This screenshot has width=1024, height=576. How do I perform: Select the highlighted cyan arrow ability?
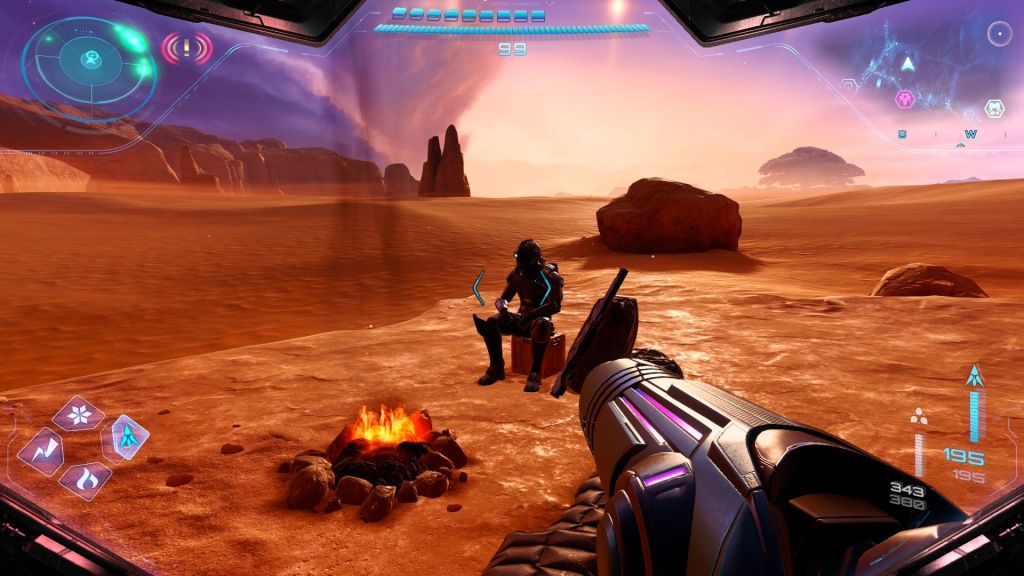pos(128,436)
